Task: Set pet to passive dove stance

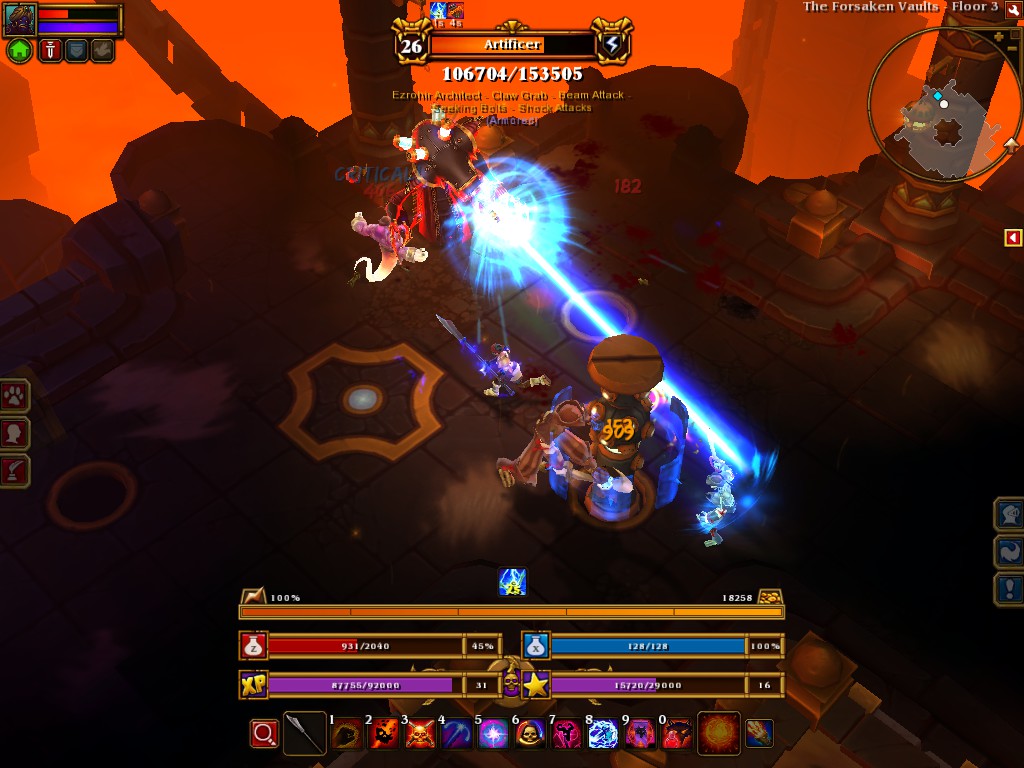Action: pyautogui.click(x=102, y=50)
